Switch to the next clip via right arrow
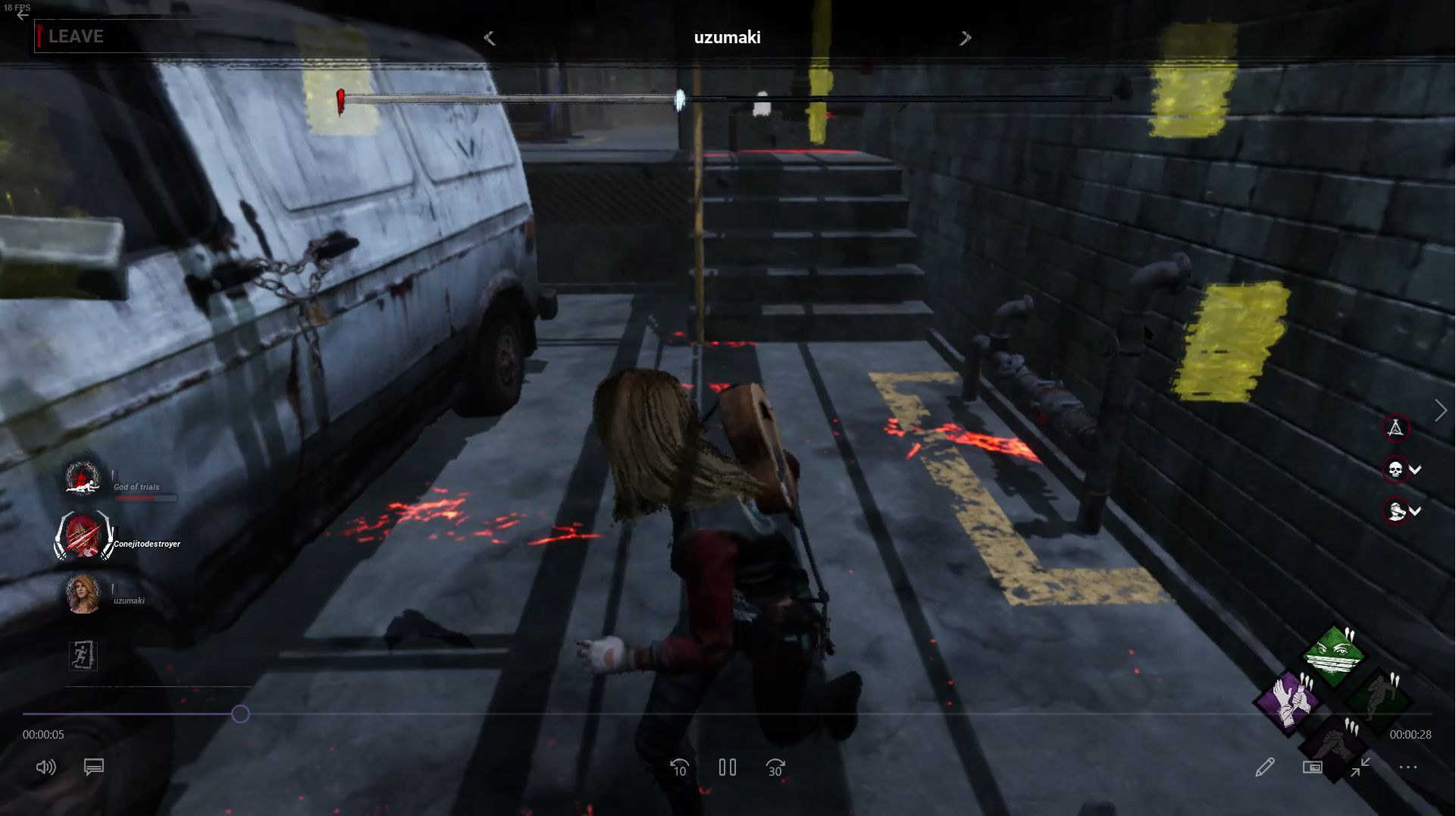Image resolution: width=1456 pixels, height=816 pixels. point(966,37)
